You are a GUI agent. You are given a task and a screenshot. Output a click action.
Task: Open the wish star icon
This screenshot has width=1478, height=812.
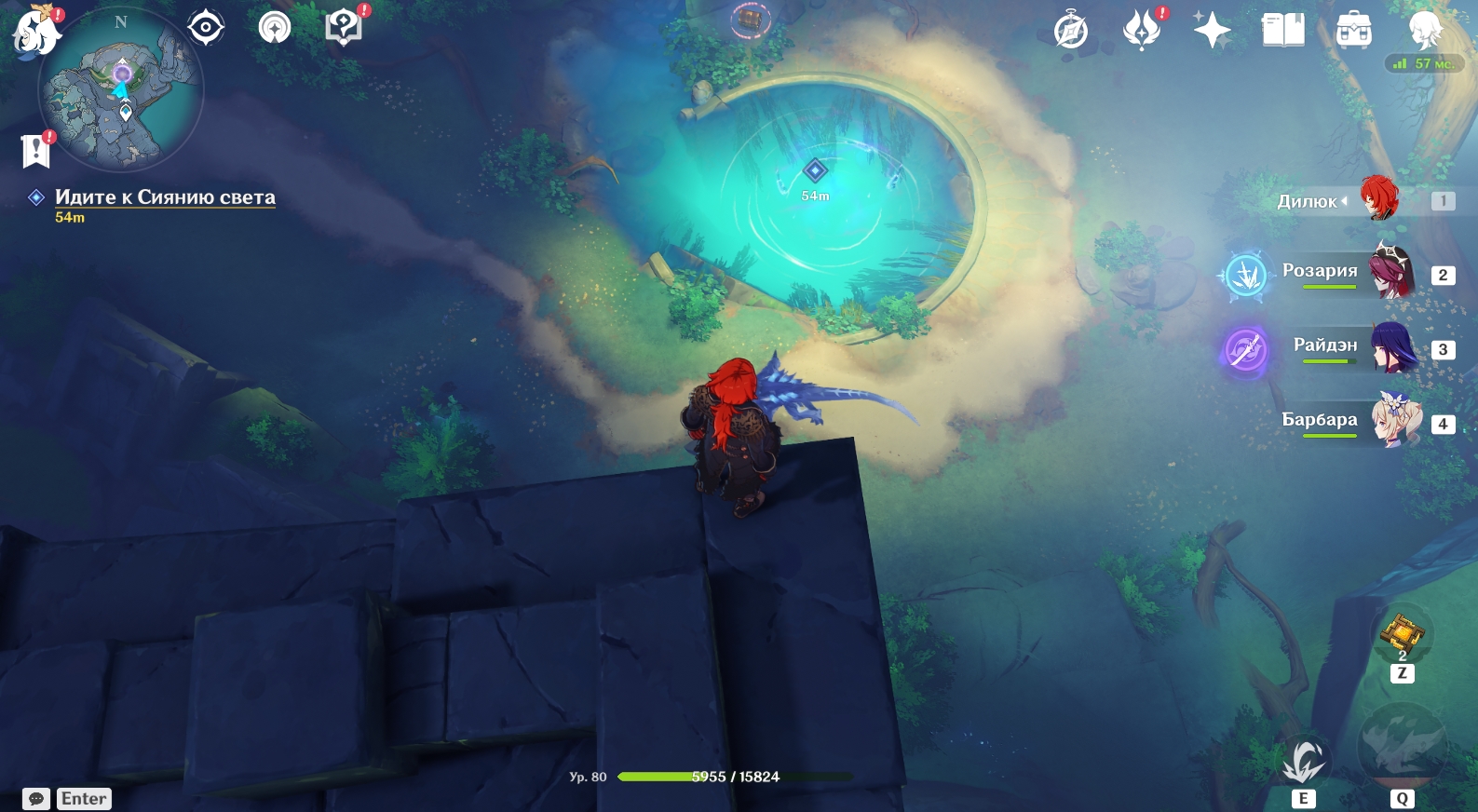[x=1212, y=31]
